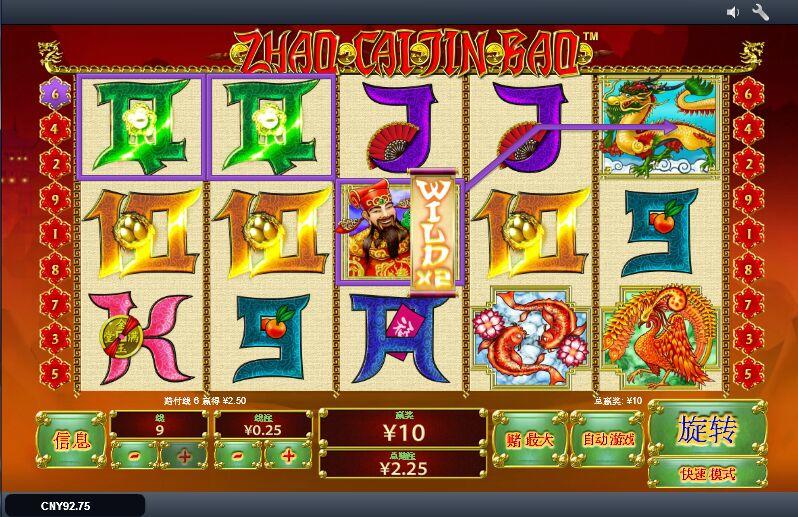Screen dimensions: 798x517
Task: Increase the number of paylines (线)
Action: pos(184,456)
